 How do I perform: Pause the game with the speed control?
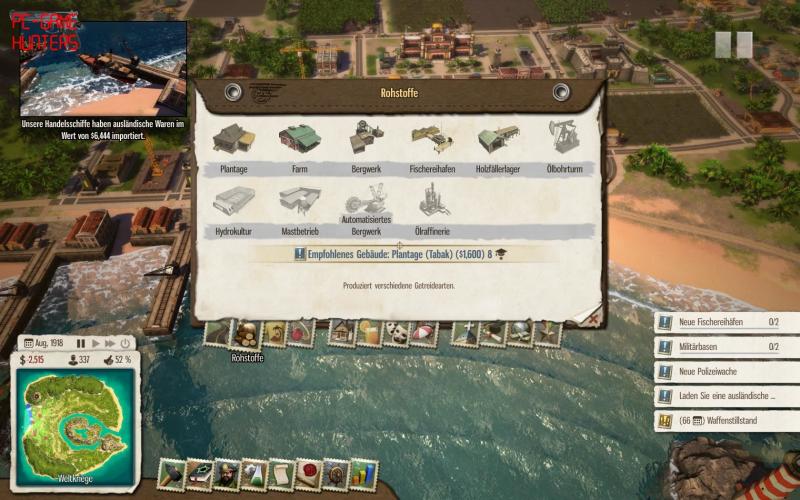click(x=82, y=343)
